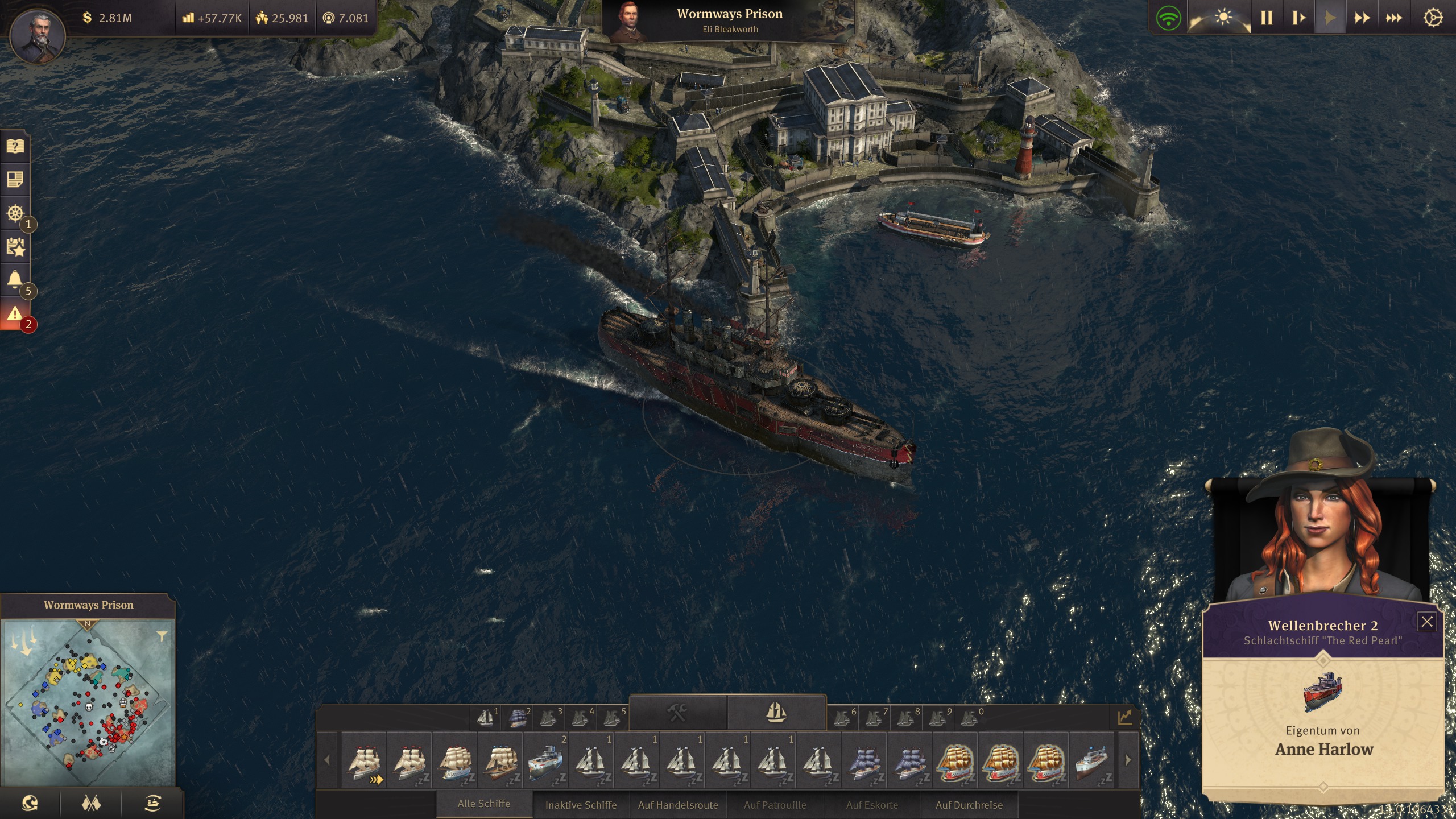This screenshot has height=819, width=1456.
Task: Switch to the Inaktive Schiffe tab
Action: (x=581, y=805)
